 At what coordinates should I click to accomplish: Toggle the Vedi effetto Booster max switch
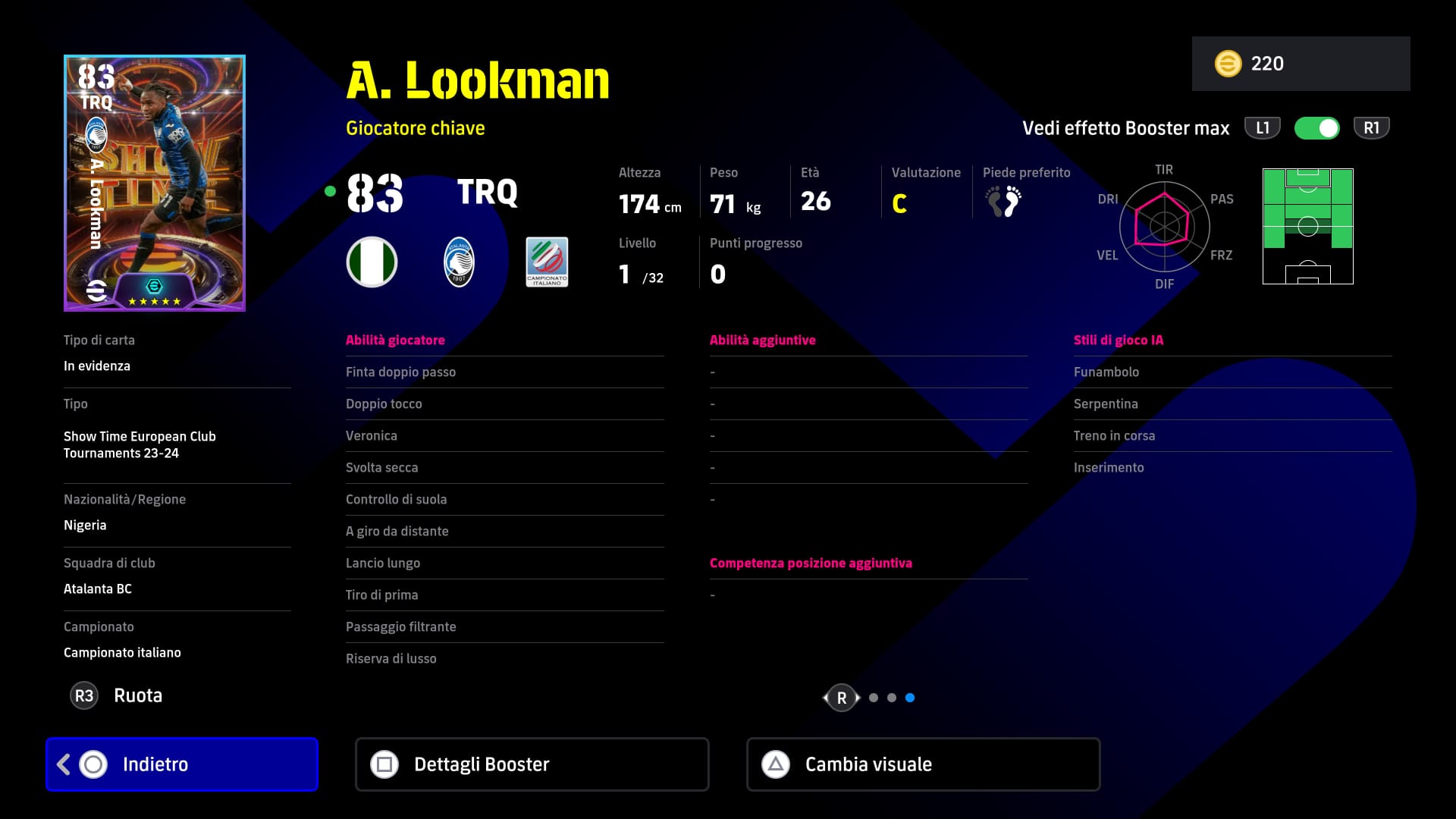point(1316,128)
